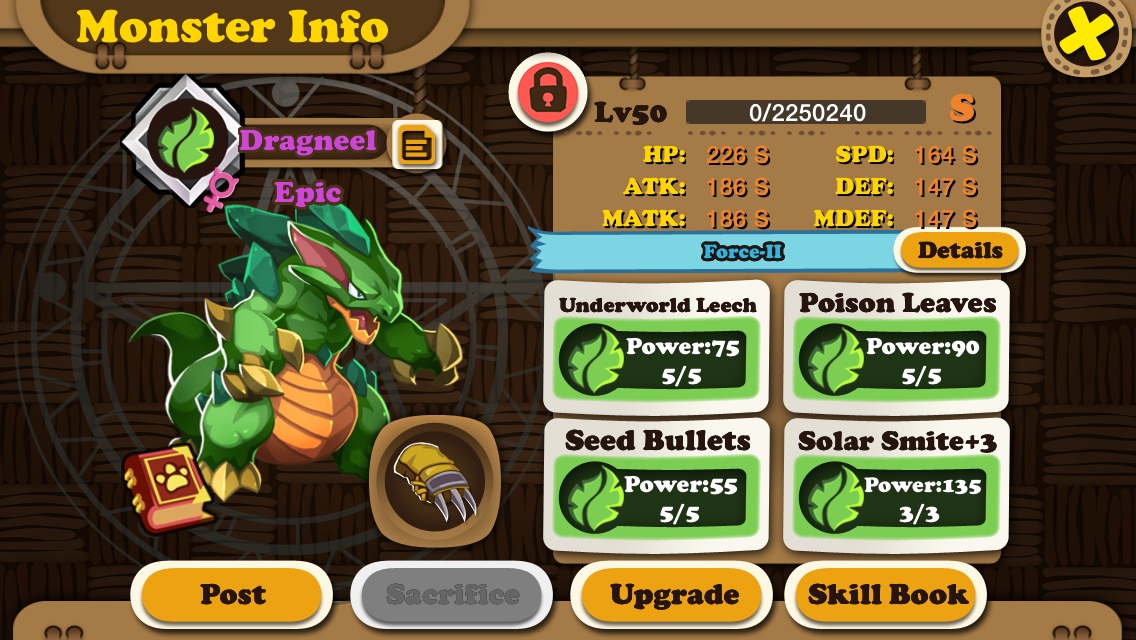Image resolution: width=1136 pixels, height=640 pixels.
Task: Toggle the red padlock lock icon
Action: (x=547, y=91)
